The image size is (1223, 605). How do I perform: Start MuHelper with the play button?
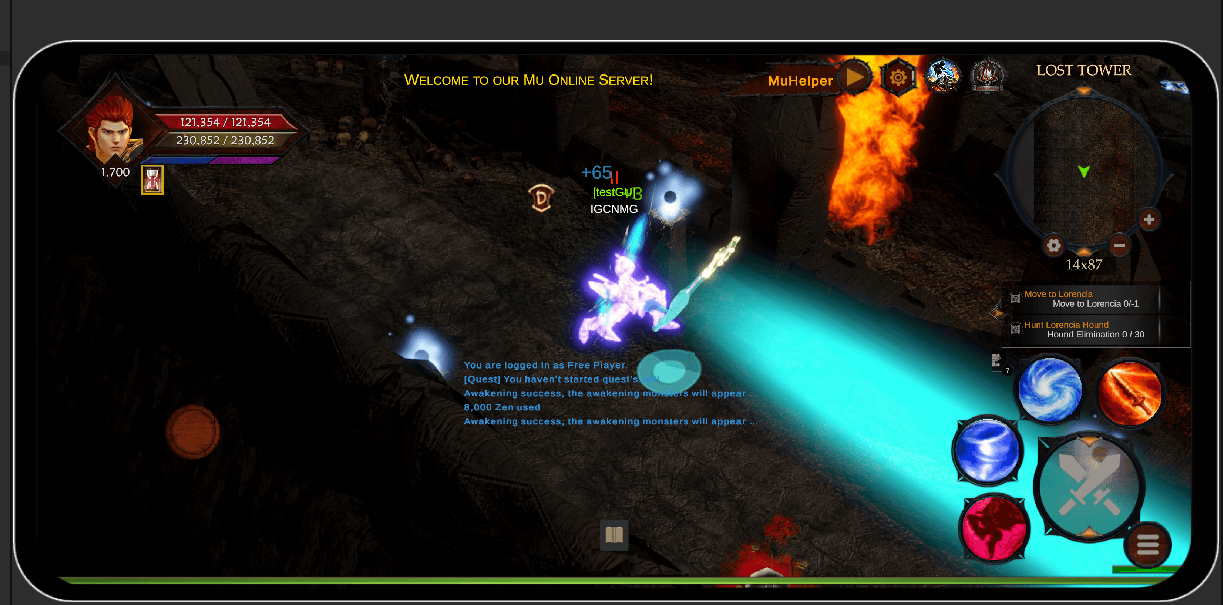(x=855, y=77)
